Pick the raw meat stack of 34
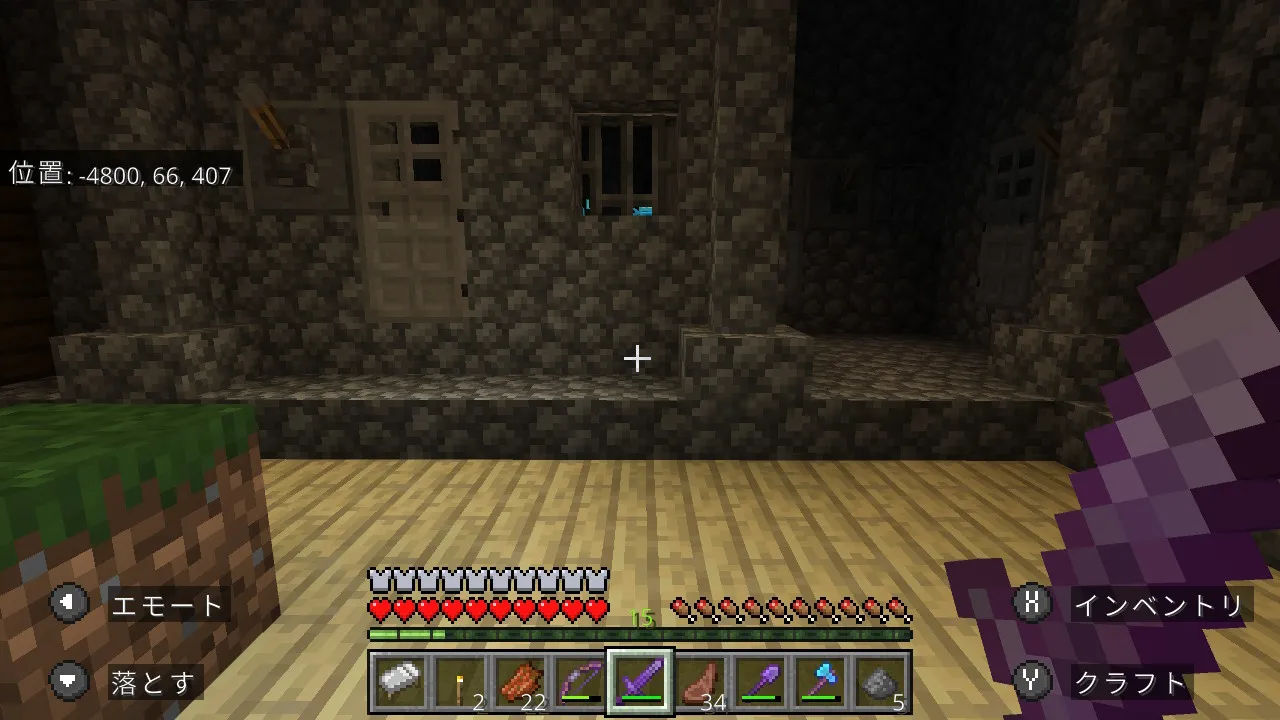 click(x=700, y=683)
